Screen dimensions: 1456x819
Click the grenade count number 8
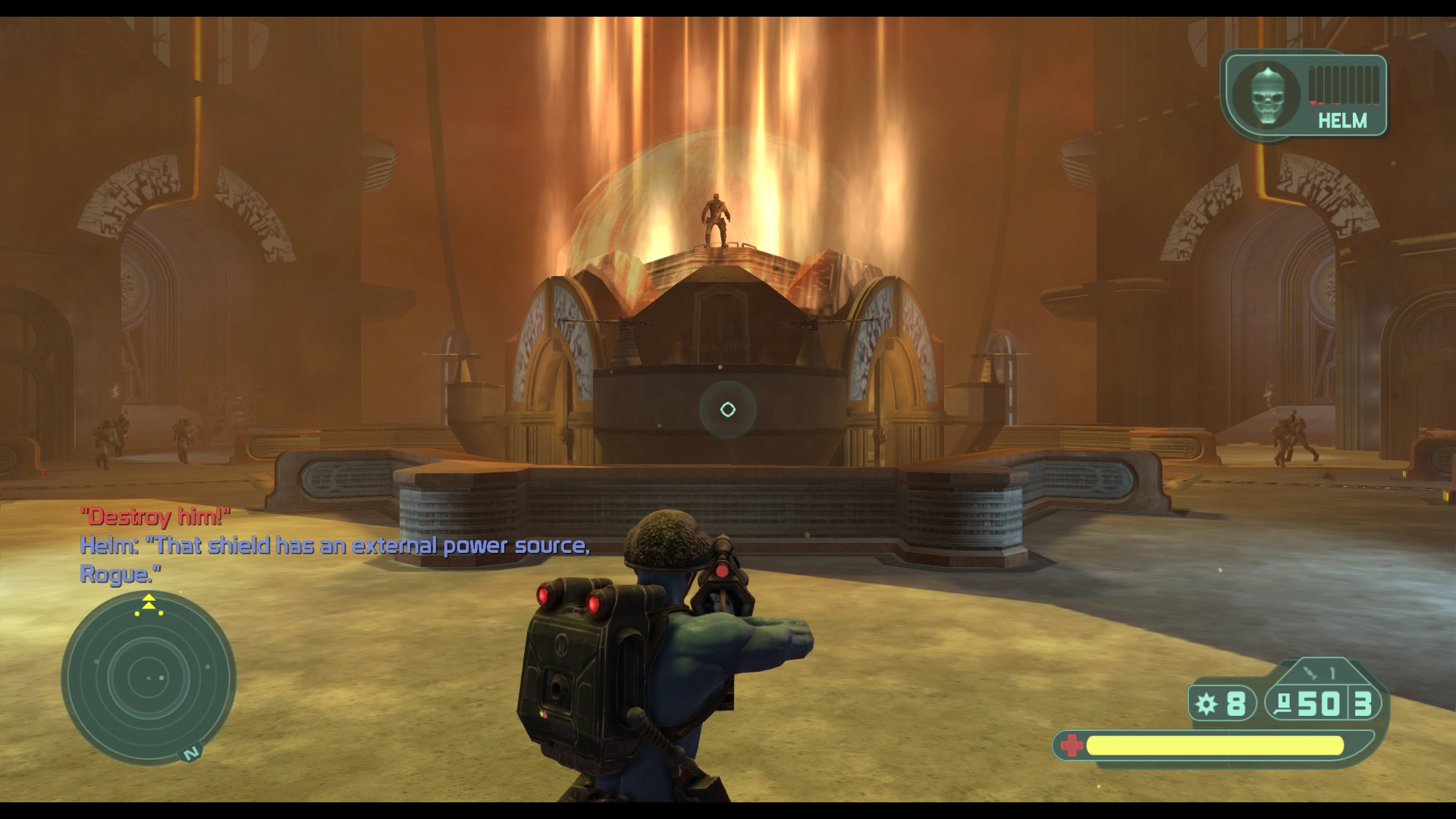click(1238, 704)
